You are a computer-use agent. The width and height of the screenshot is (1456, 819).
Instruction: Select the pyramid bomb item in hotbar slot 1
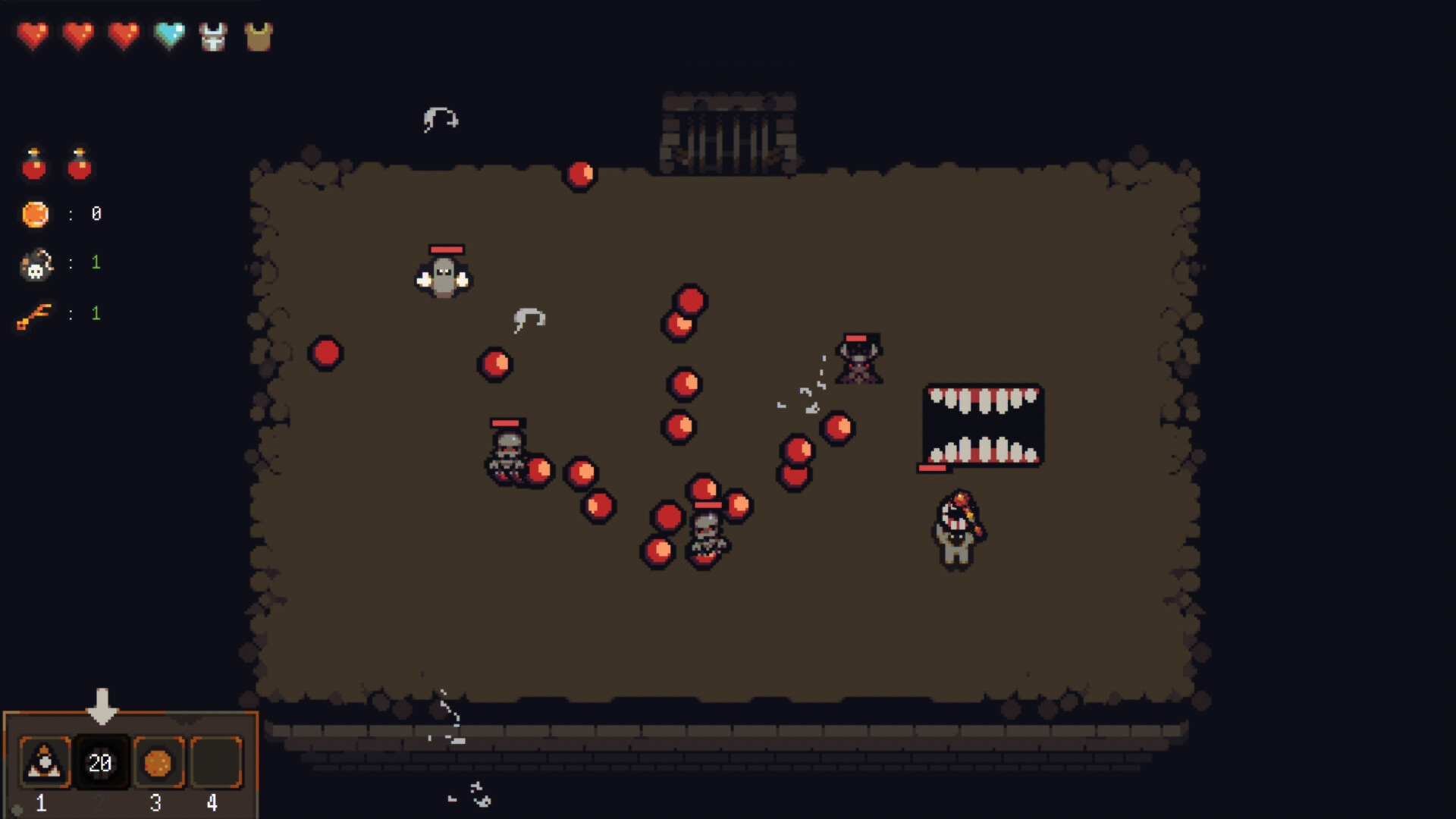click(x=44, y=764)
